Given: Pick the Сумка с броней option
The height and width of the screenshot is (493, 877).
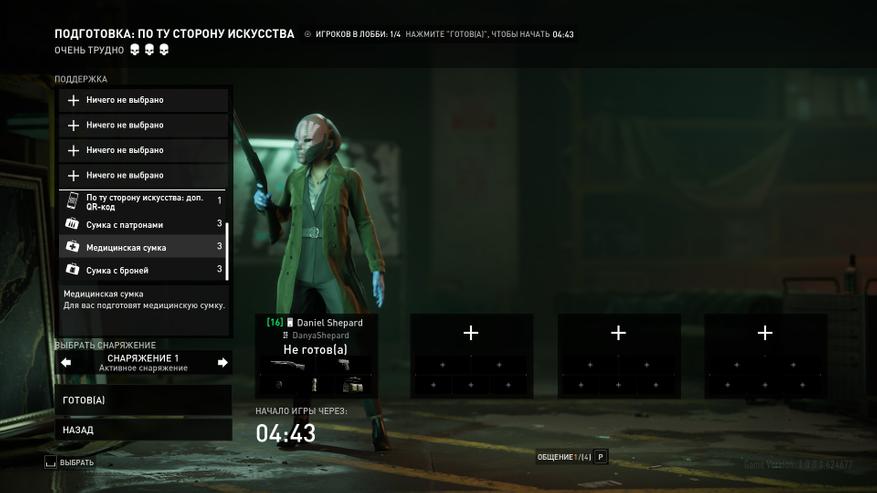Looking at the screenshot, I should click(x=142, y=270).
